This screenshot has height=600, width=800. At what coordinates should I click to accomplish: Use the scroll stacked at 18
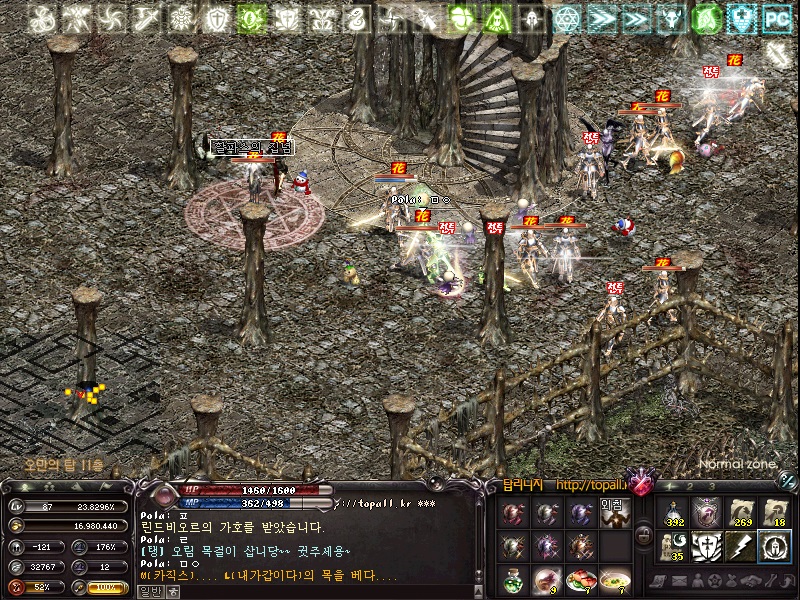click(773, 513)
